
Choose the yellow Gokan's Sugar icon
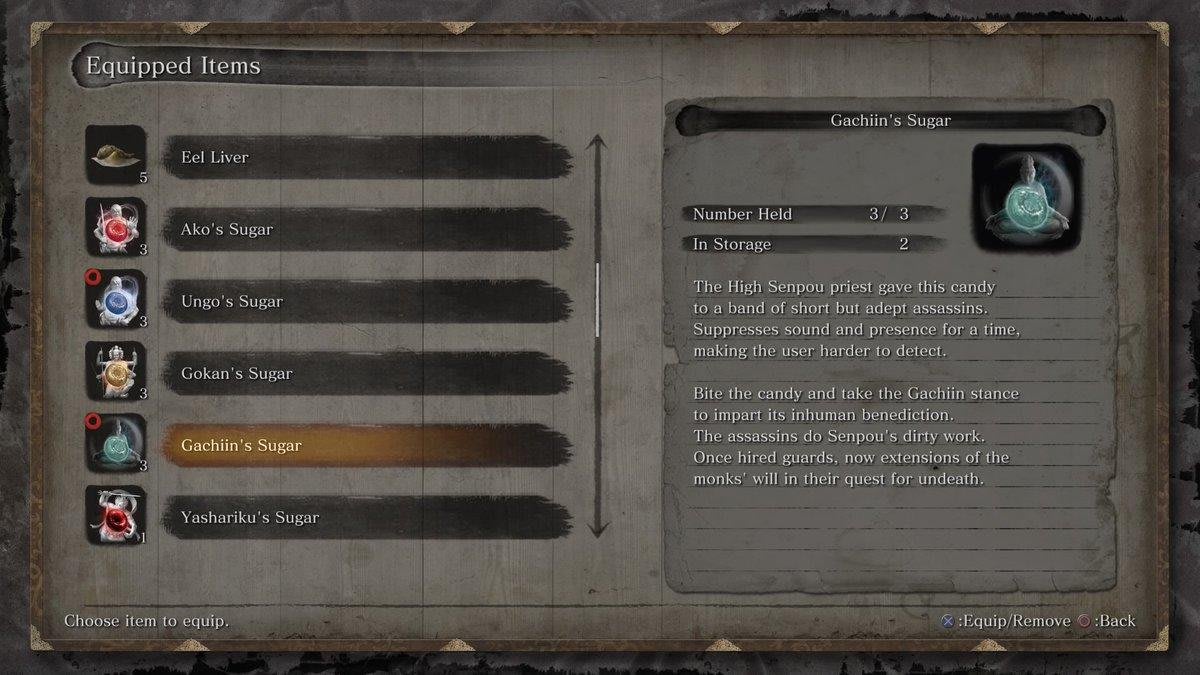116,372
